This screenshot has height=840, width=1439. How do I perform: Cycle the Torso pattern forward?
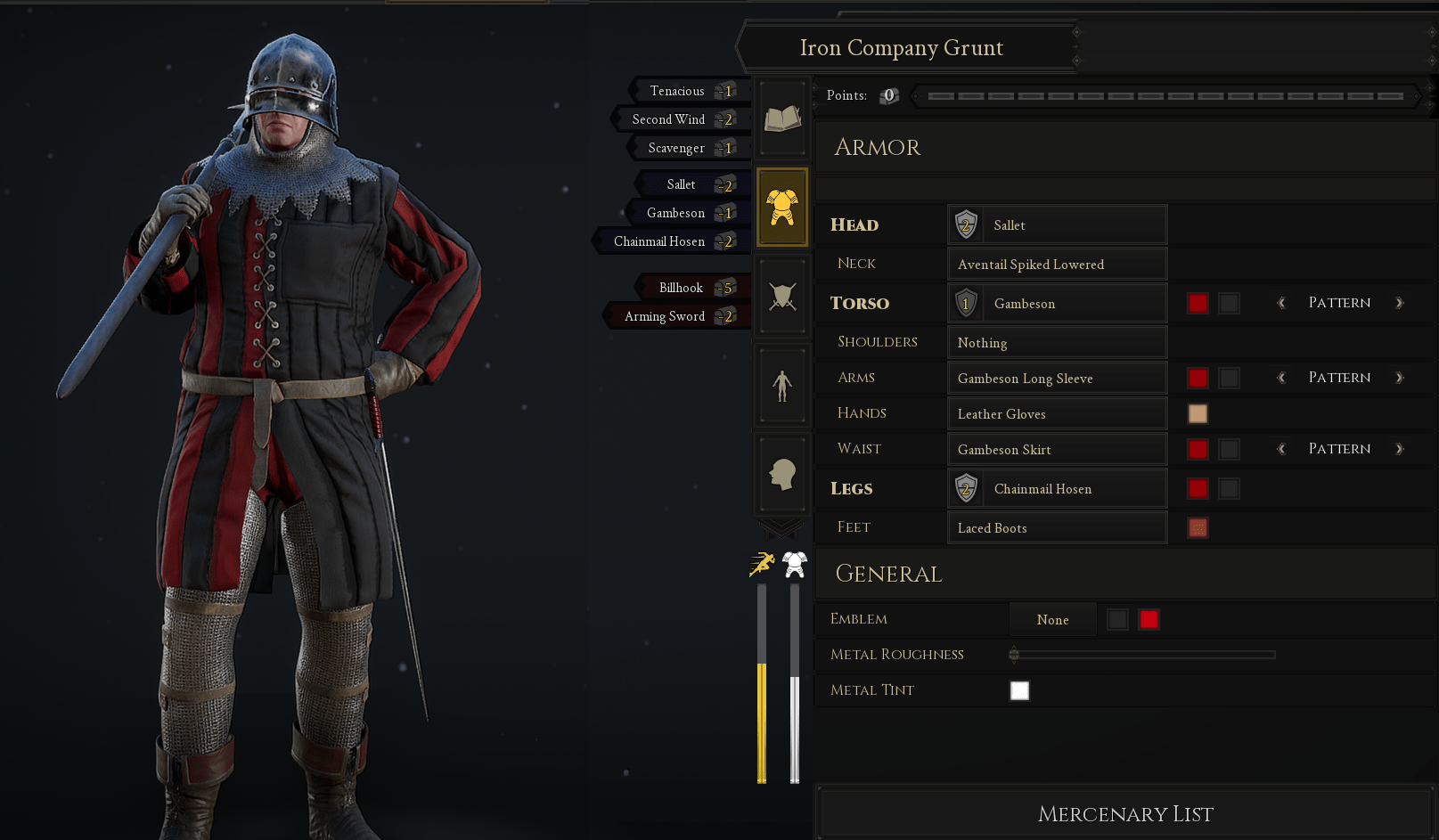pyautogui.click(x=1400, y=303)
